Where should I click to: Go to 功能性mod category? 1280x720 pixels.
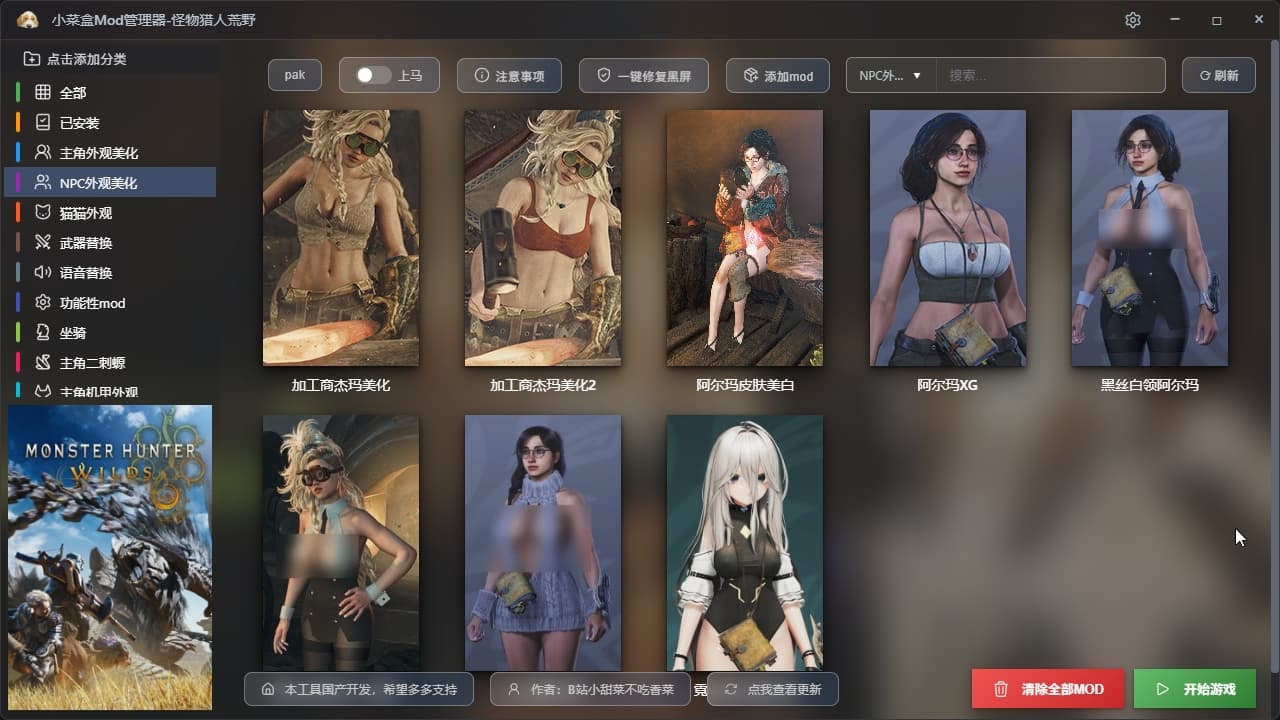point(92,303)
